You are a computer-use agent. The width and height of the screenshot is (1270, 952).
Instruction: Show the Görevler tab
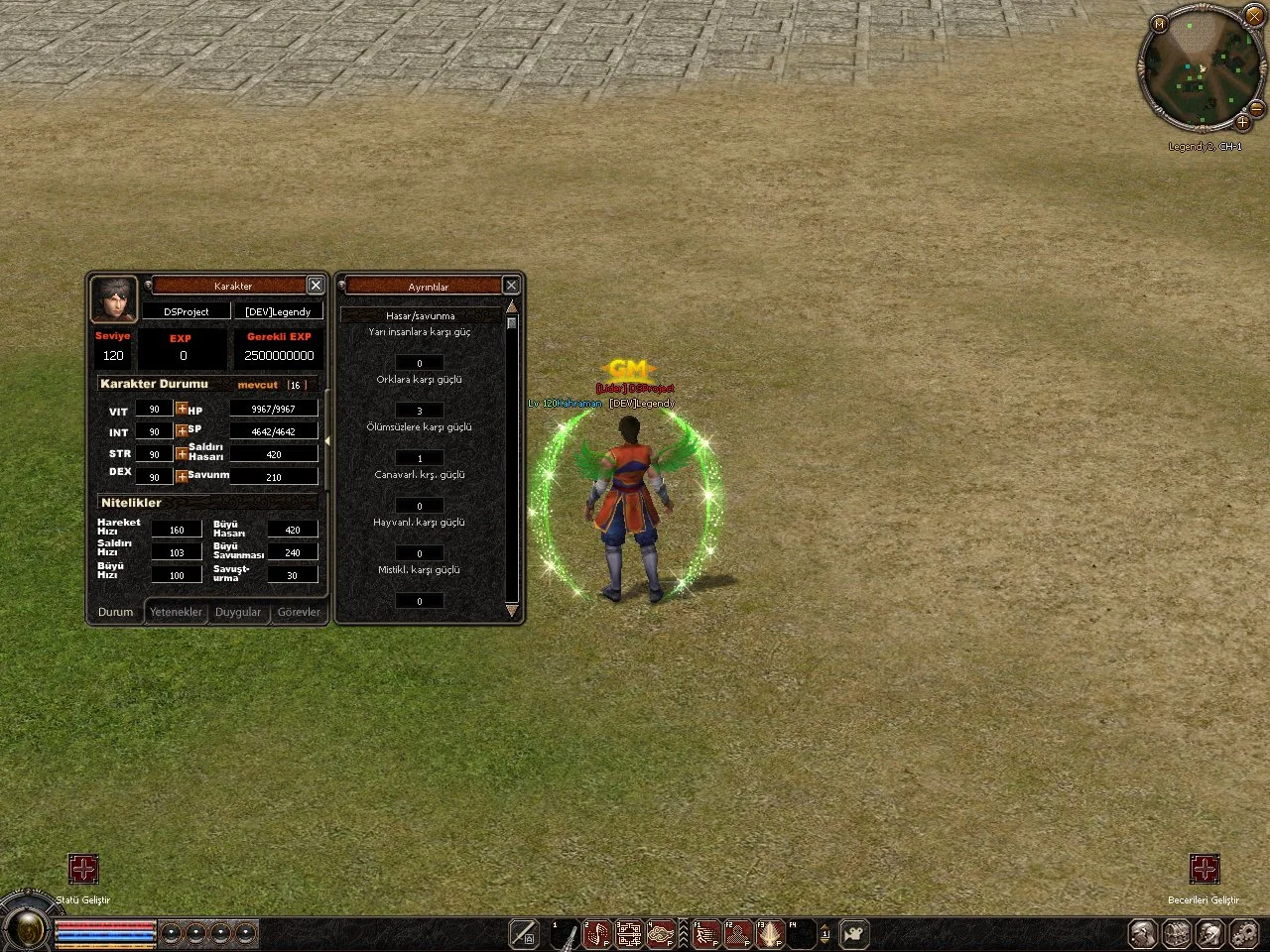[299, 612]
